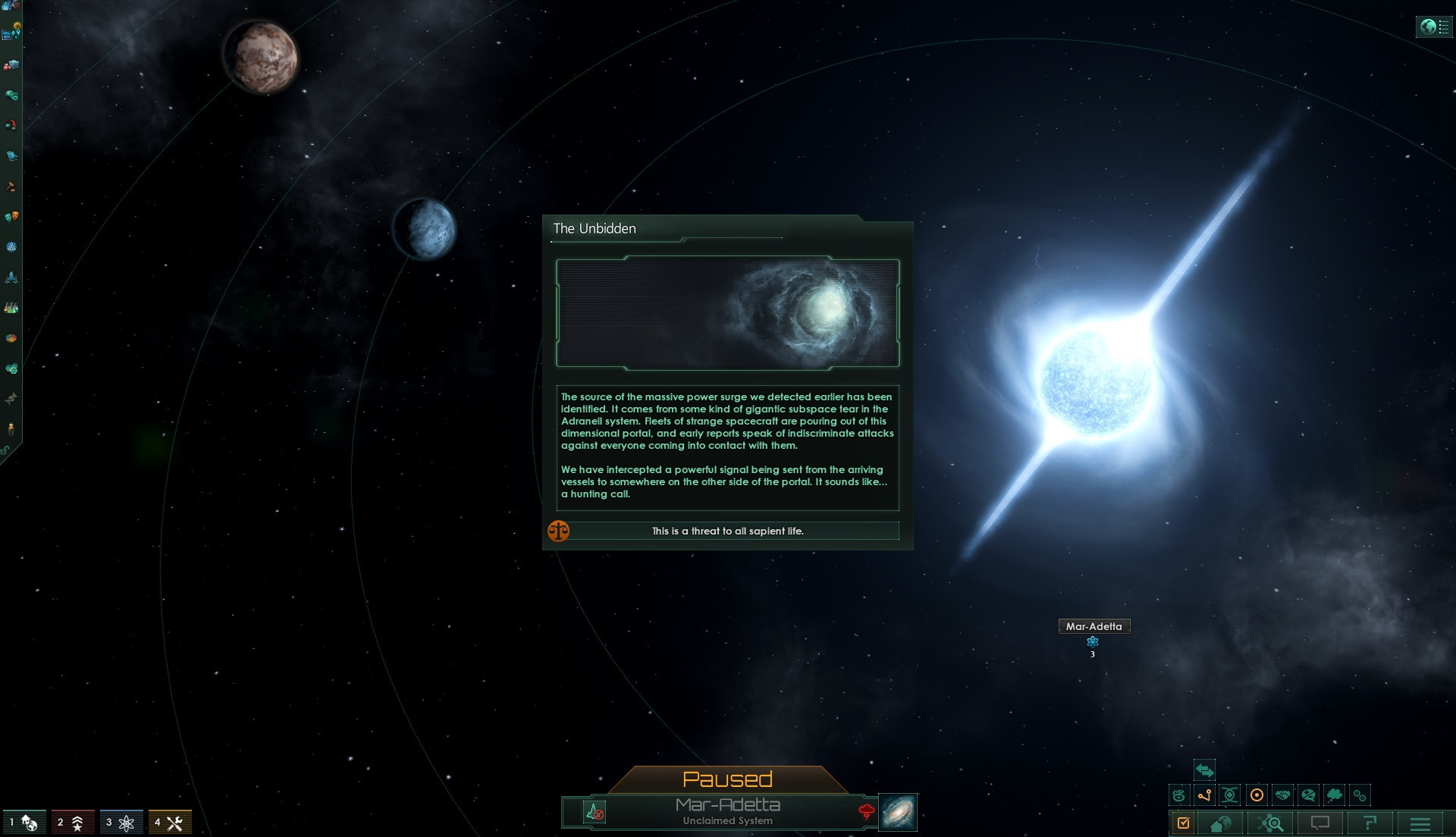Image resolution: width=1456 pixels, height=837 pixels.
Task: Toggle the thought cloud map mode
Action: tap(1334, 795)
